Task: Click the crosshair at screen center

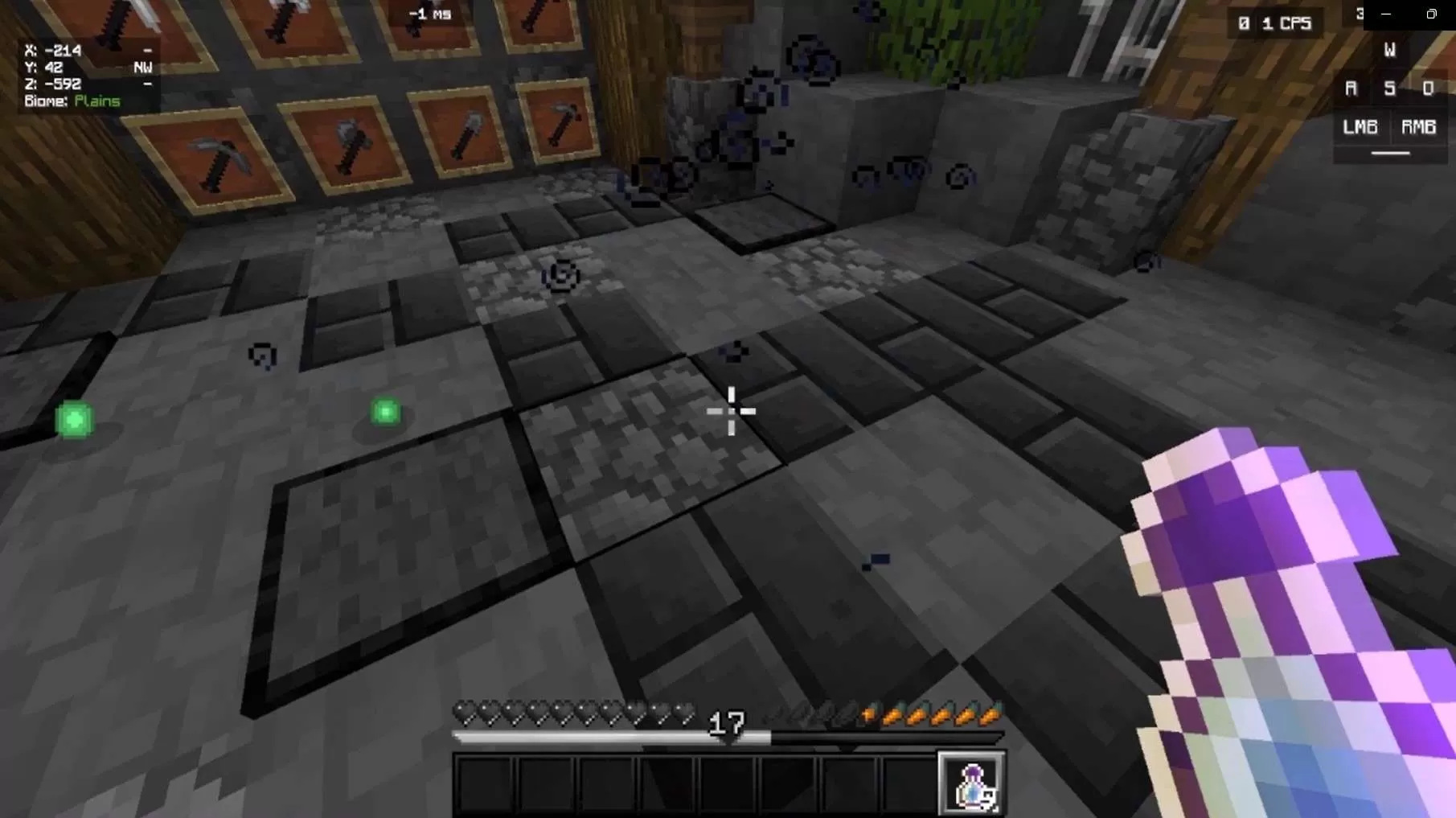Action: (x=730, y=412)
